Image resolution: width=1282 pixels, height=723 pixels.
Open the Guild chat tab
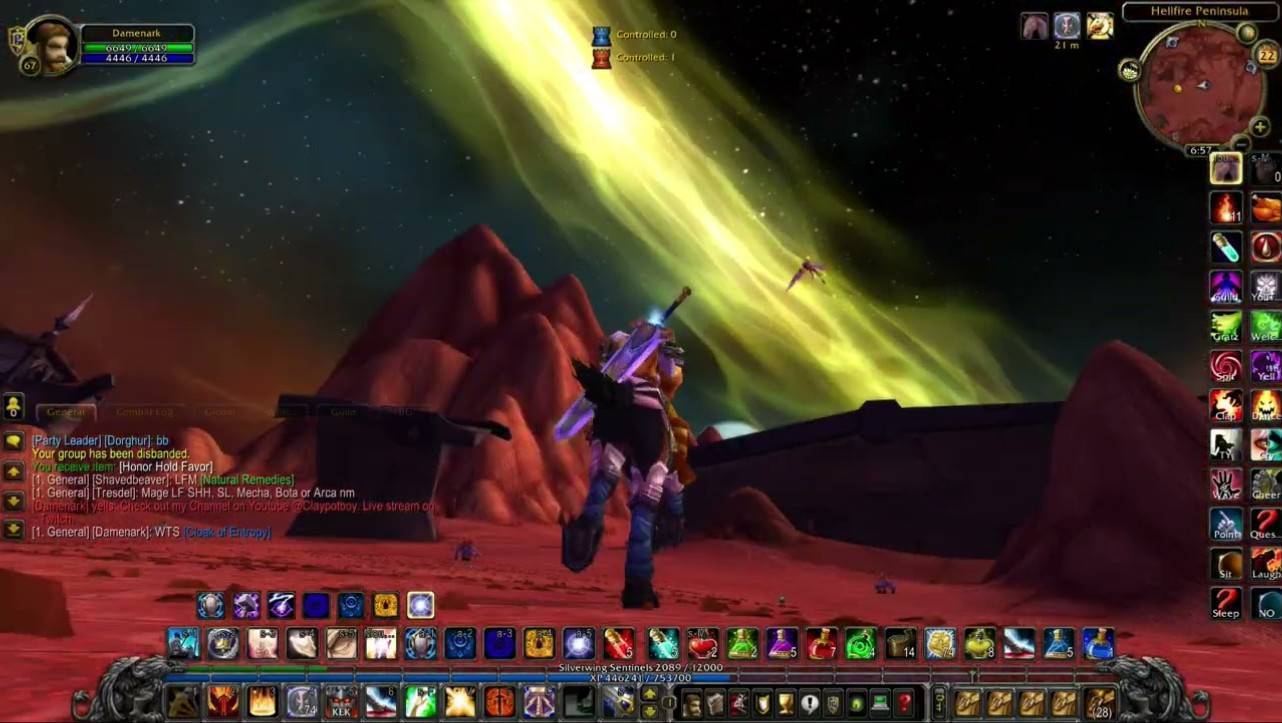[x=343, y=412]
